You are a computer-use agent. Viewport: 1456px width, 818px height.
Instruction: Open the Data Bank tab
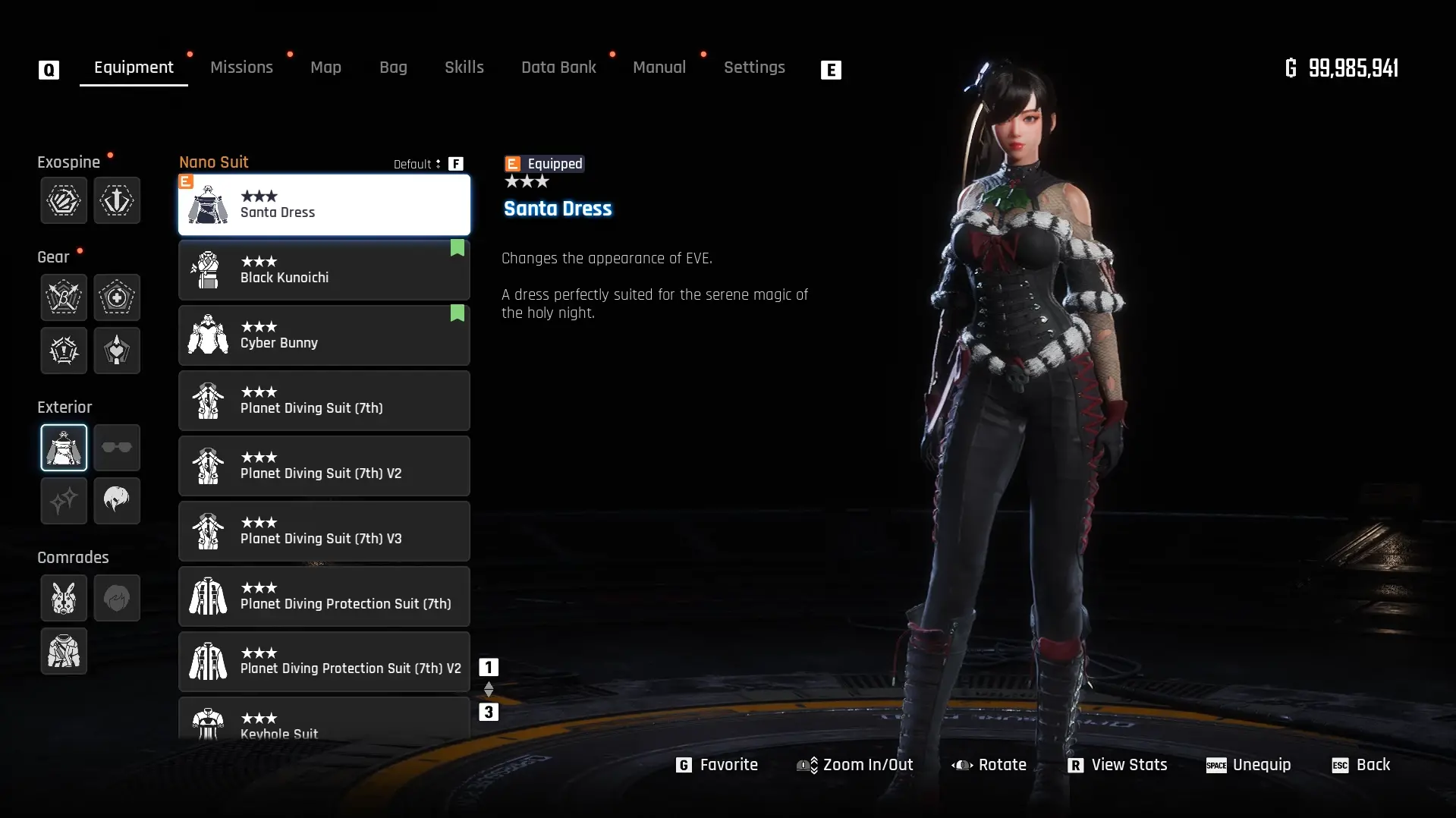[x=558, y=68]
